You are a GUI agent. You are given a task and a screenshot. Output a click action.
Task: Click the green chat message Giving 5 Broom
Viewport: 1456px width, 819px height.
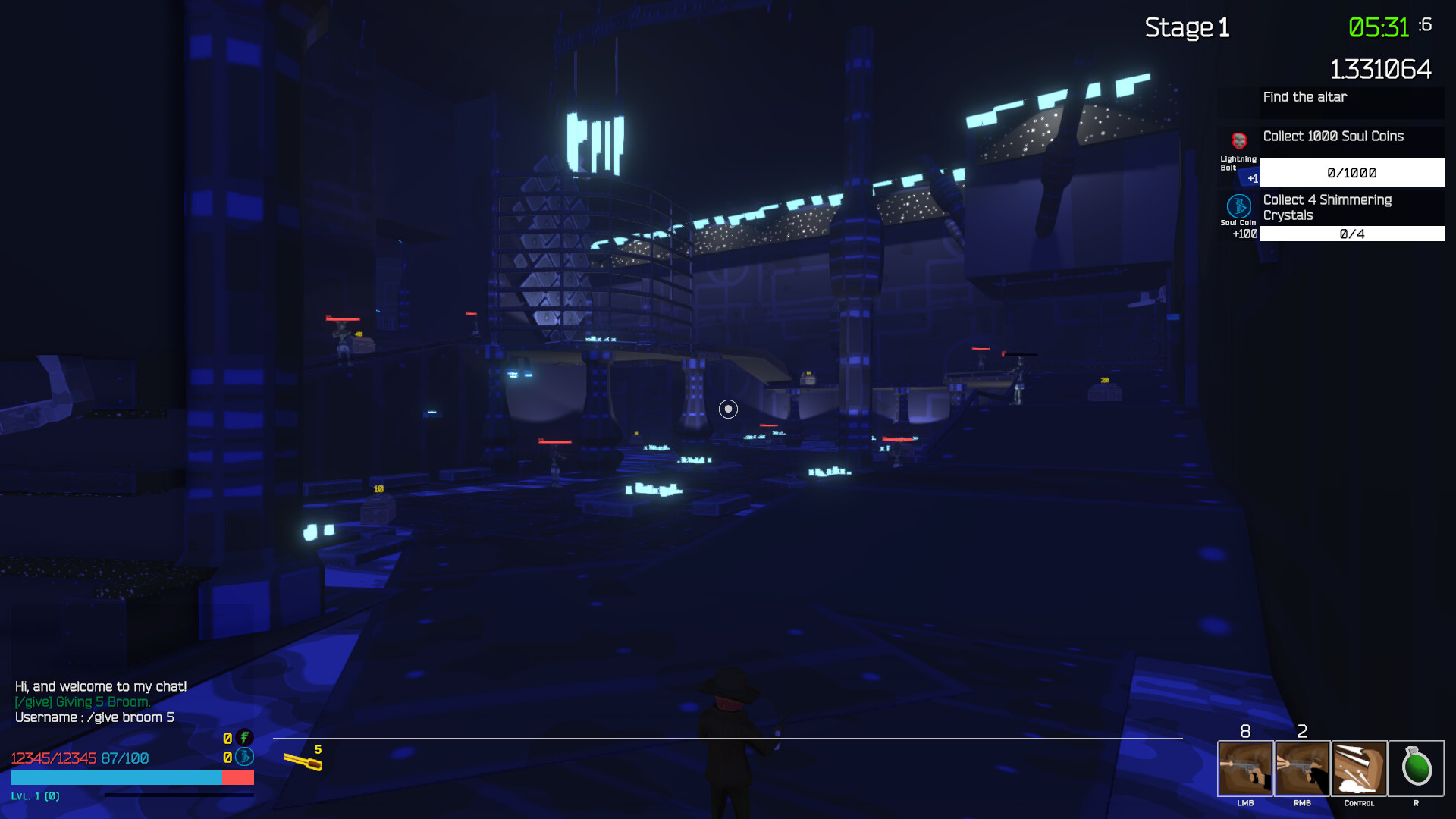pos(83,701)
